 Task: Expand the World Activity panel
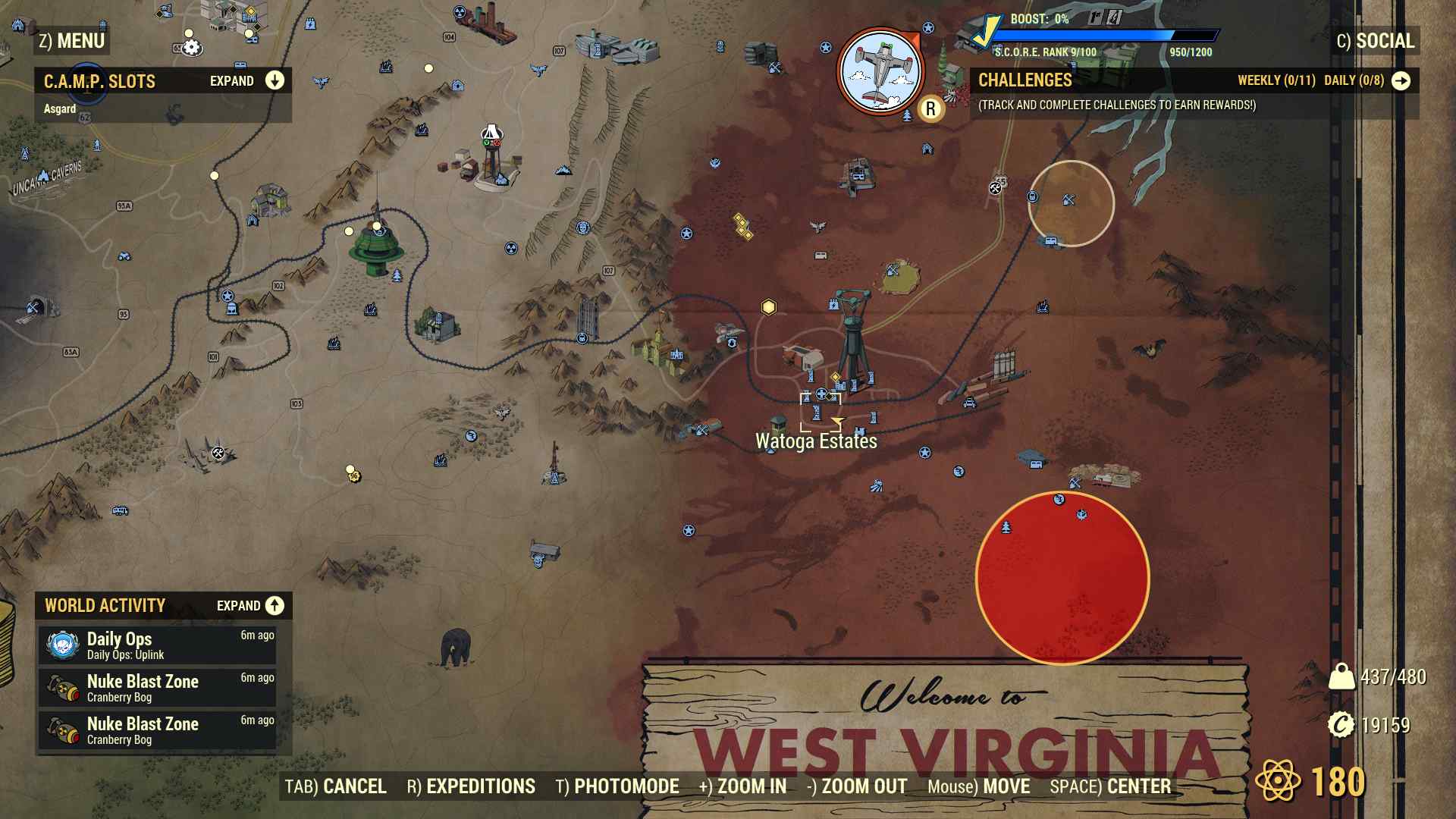coord(274,606)
